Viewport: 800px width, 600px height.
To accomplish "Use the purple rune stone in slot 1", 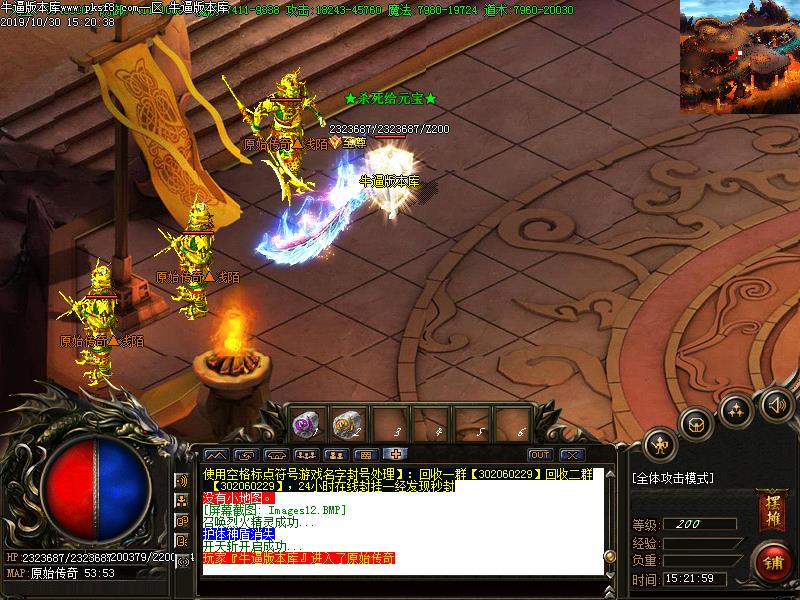I will 304,424.
